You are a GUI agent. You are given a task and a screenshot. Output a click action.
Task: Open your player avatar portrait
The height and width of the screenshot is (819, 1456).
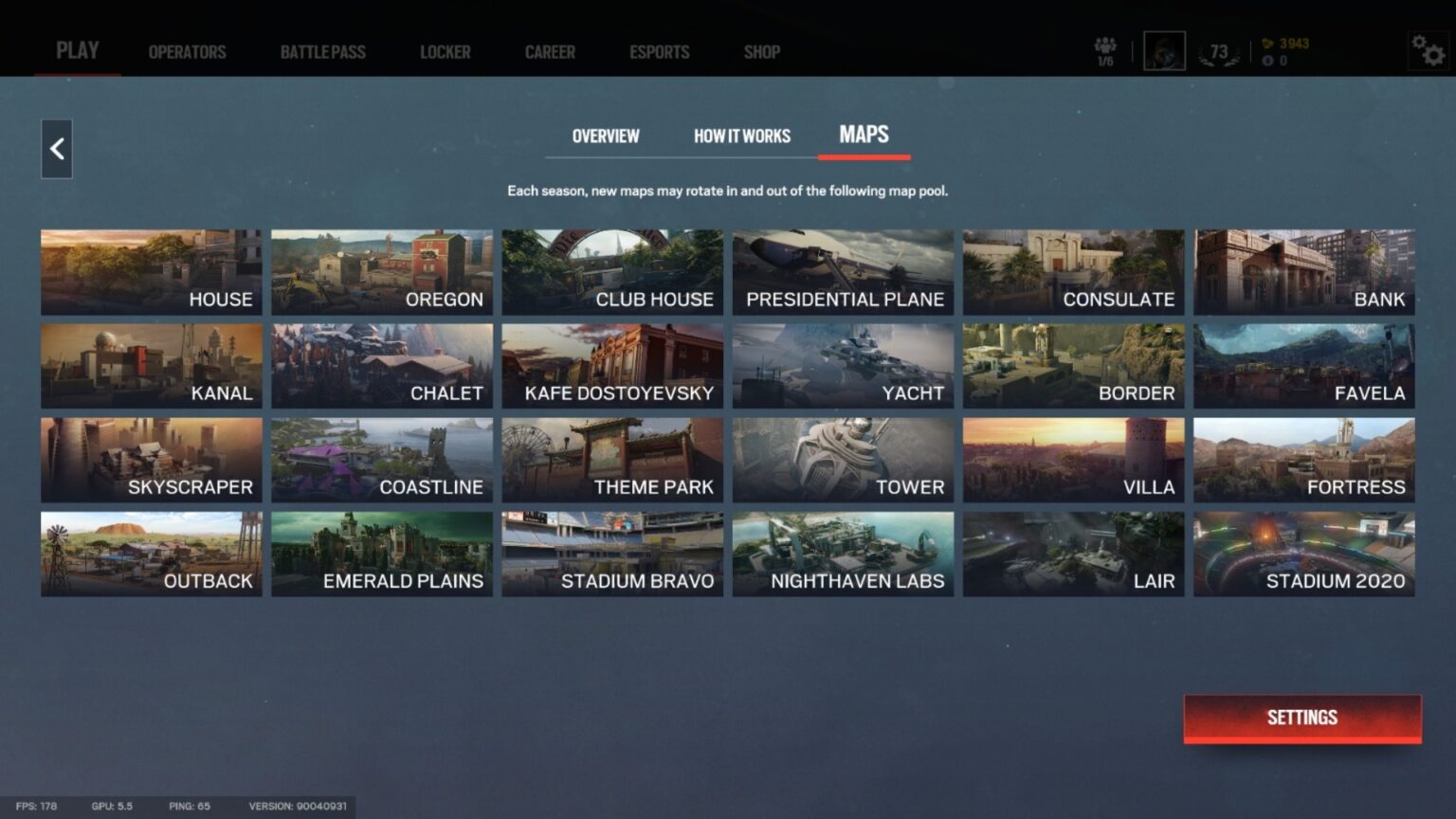(x=1163, y=49)
